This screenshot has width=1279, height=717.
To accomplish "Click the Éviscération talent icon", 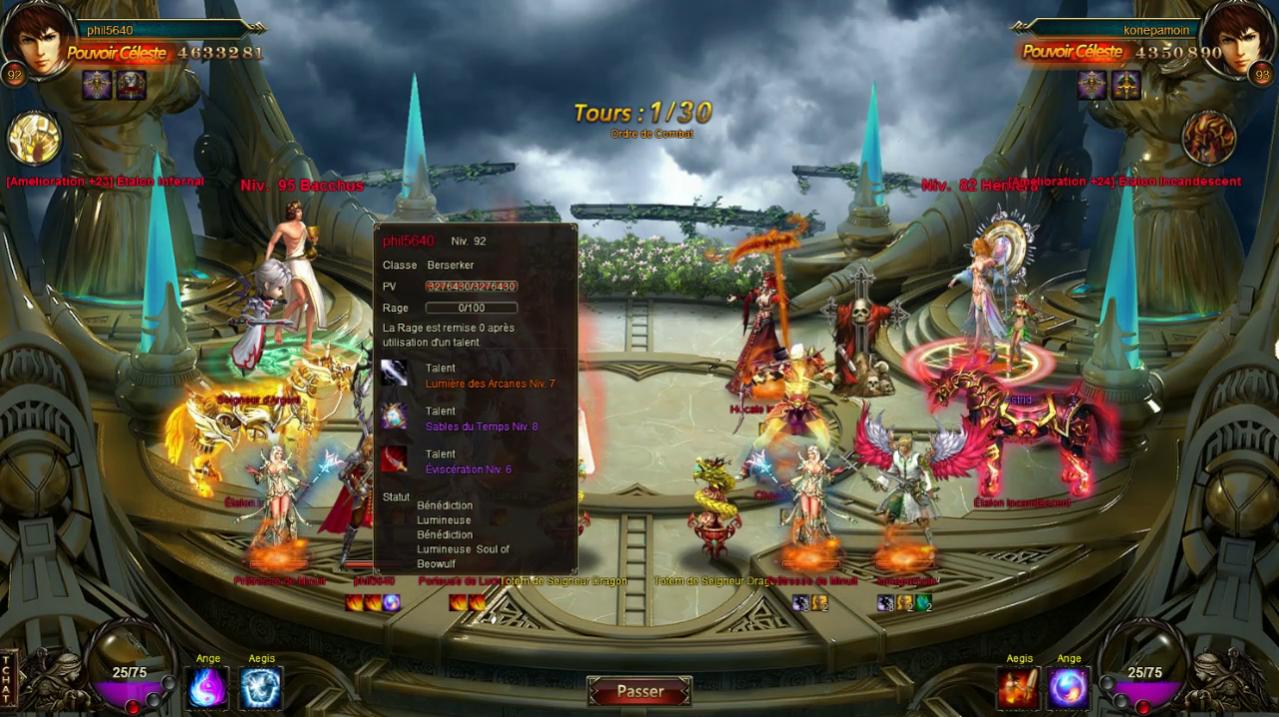I will click(x=394, y=459).
